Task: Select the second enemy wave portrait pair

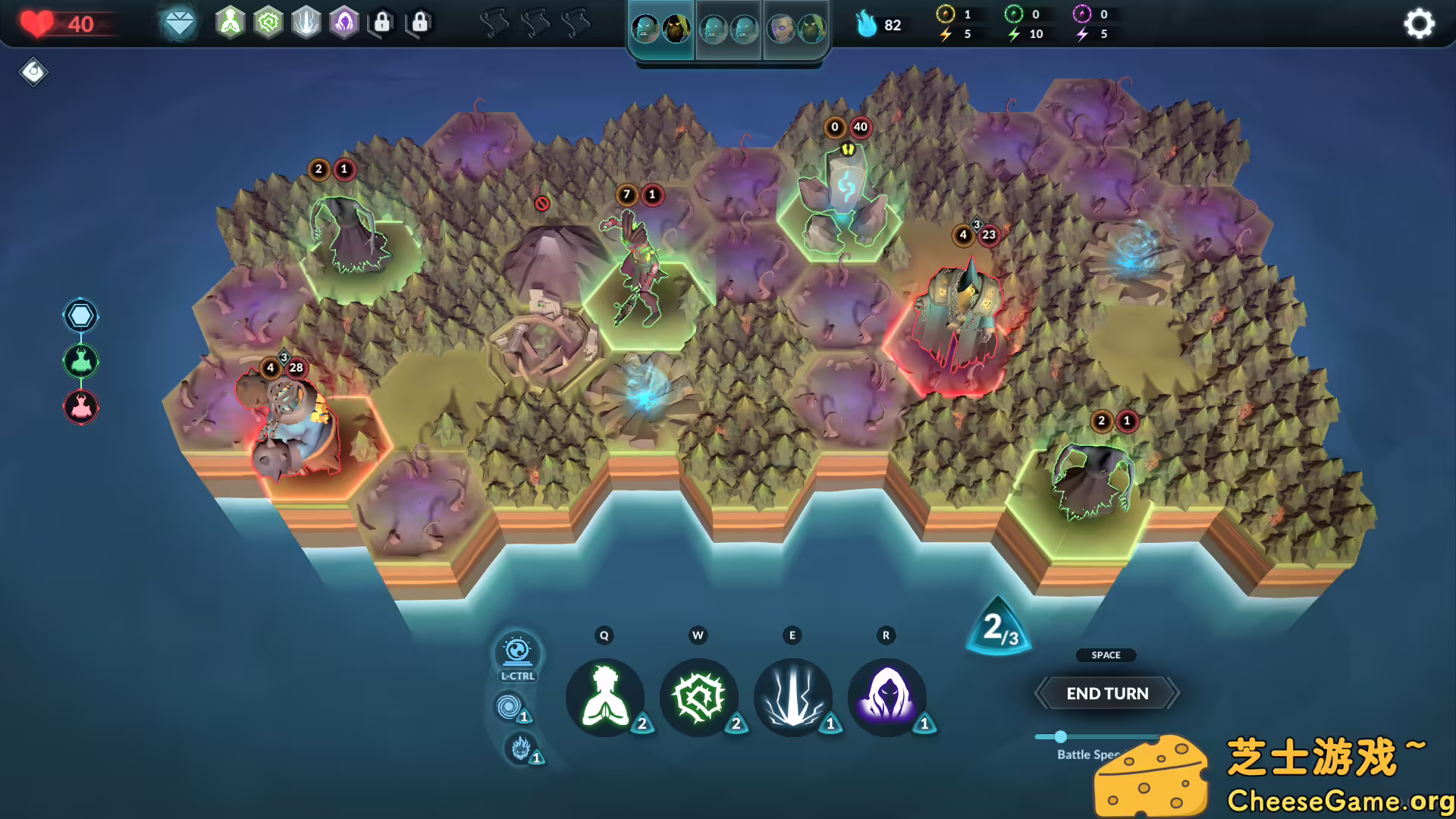Action: [x=729, y=30]
